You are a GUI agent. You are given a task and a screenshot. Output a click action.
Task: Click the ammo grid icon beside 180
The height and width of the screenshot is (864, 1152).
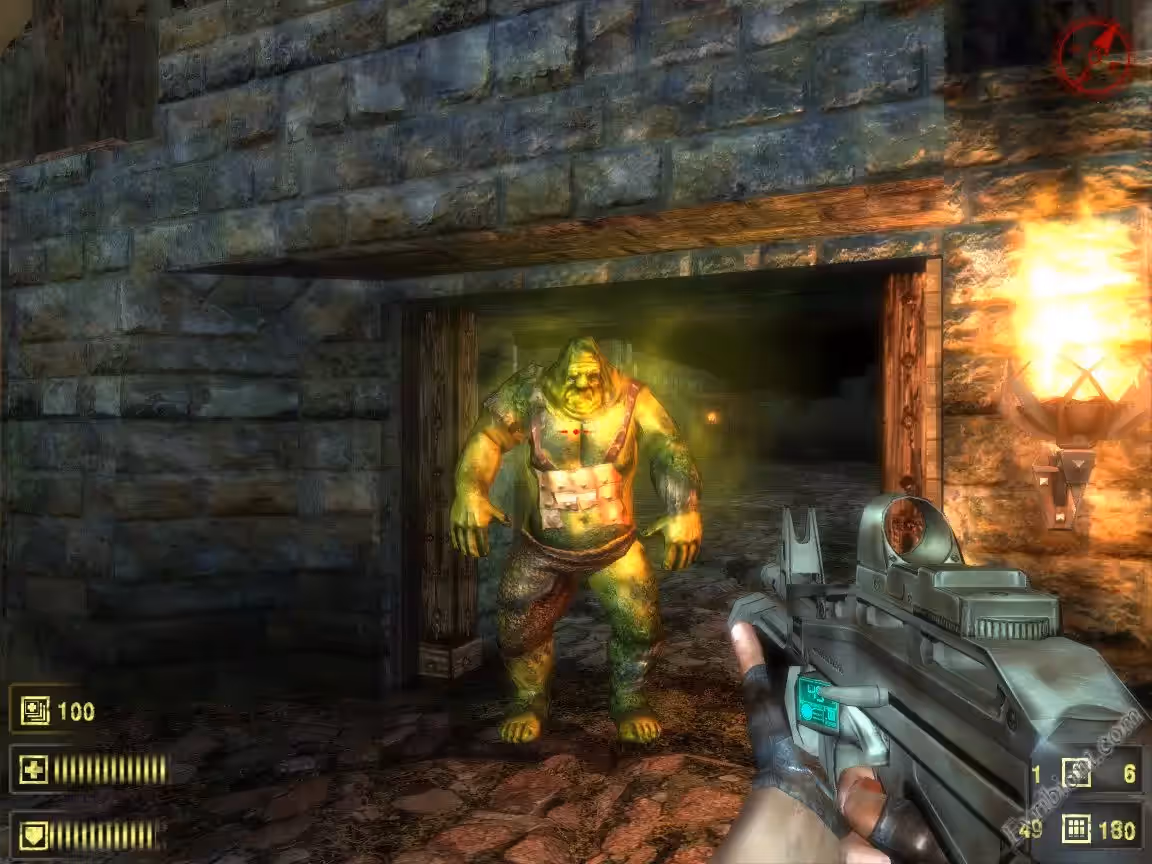(1077, 829)
